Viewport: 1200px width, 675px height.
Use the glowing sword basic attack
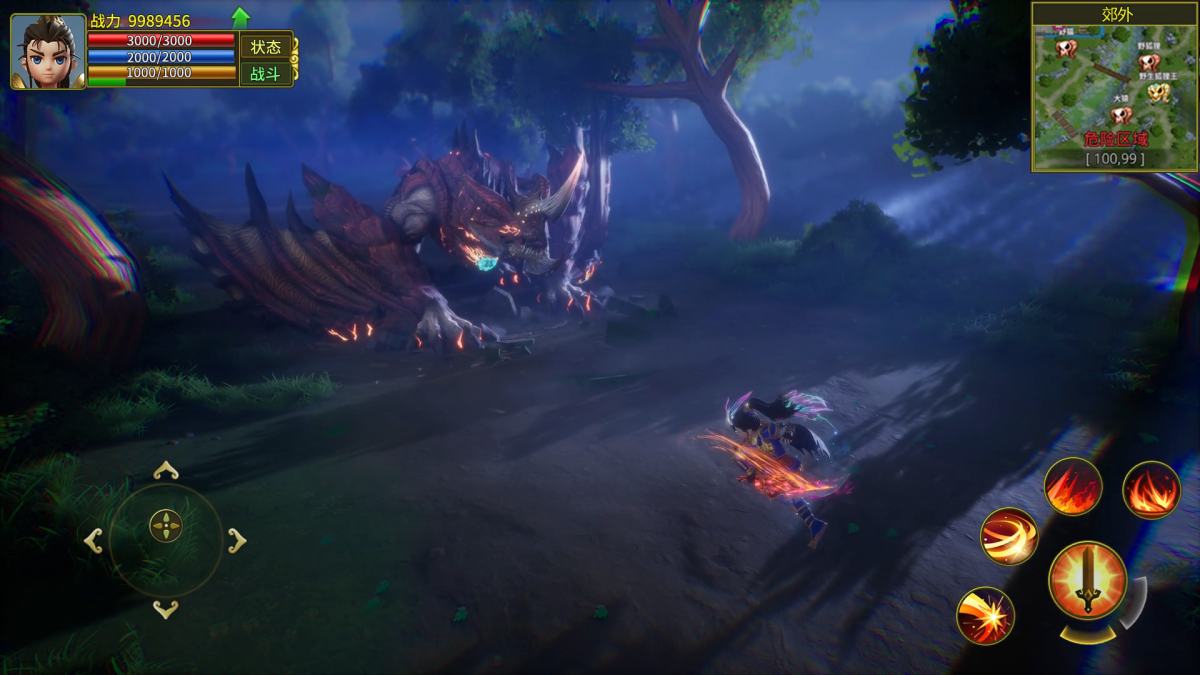pos(1087,581)
